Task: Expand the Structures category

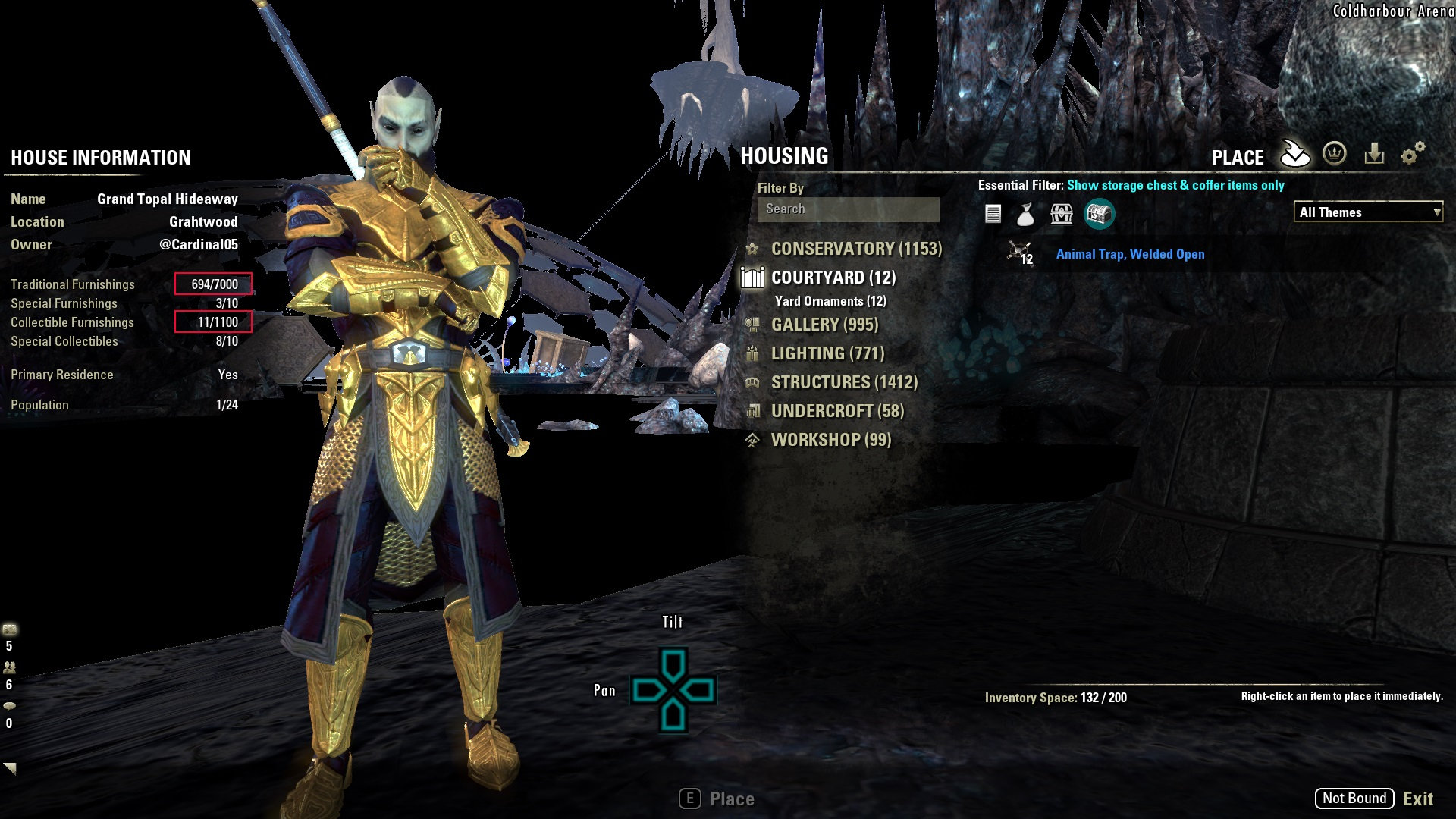Action: 843,382
